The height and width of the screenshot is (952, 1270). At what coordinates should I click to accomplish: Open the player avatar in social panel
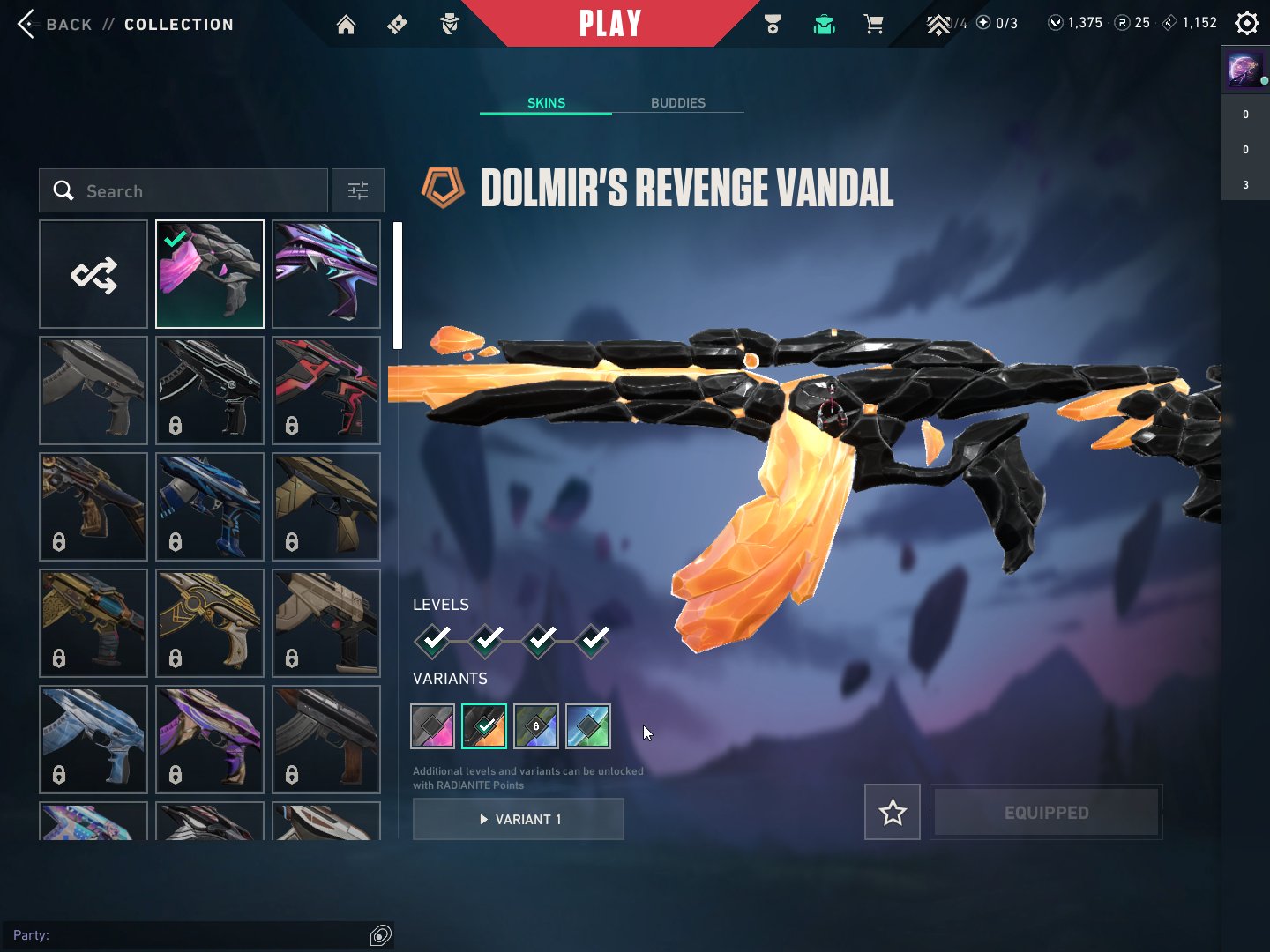[x=1244, y=70]
